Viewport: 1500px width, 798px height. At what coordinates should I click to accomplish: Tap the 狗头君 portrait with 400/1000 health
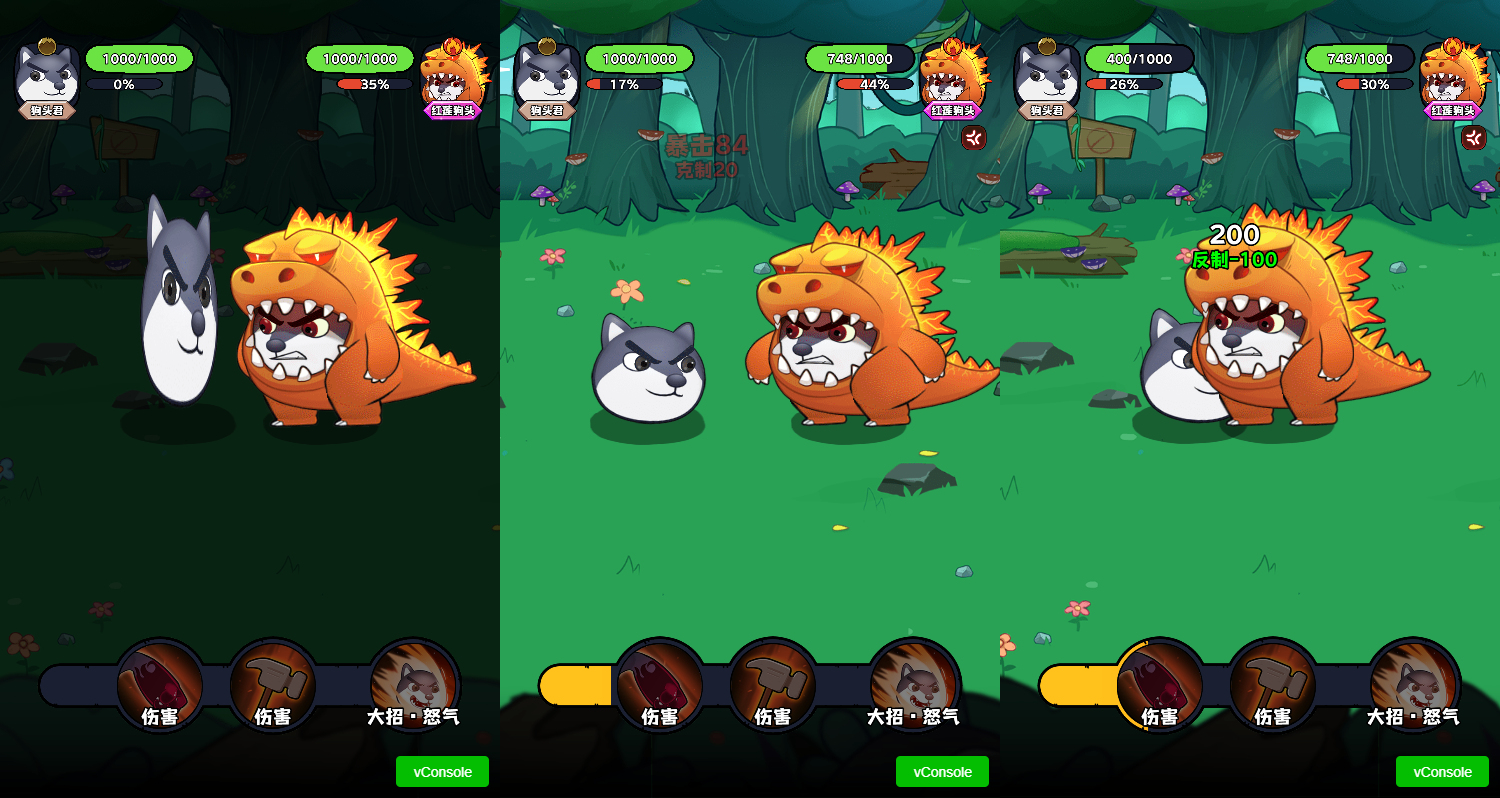pyautogui.click(x=1047, y=75)
